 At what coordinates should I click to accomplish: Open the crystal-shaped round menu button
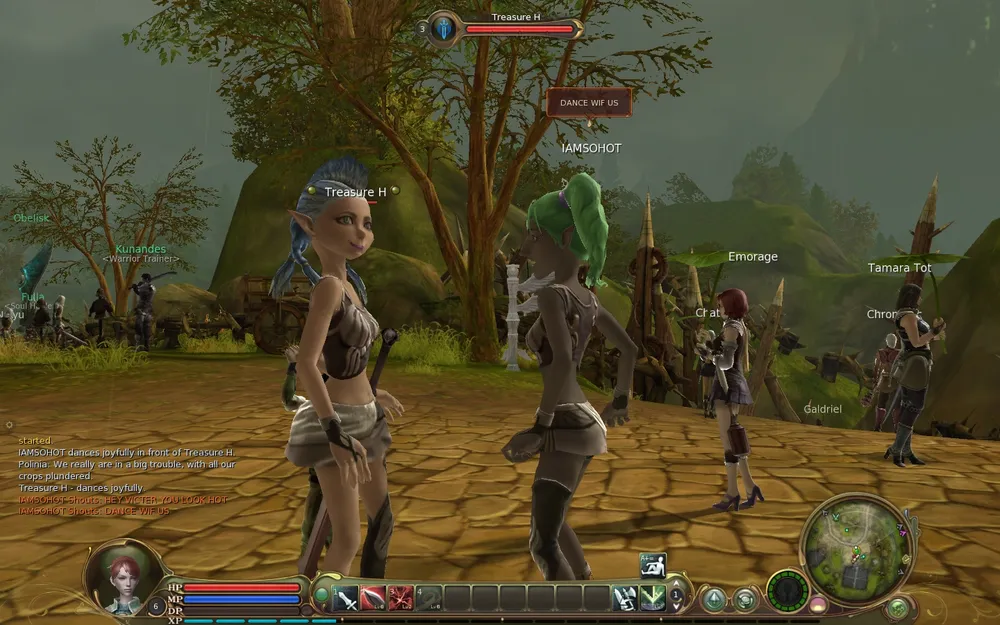pos(714,600)
